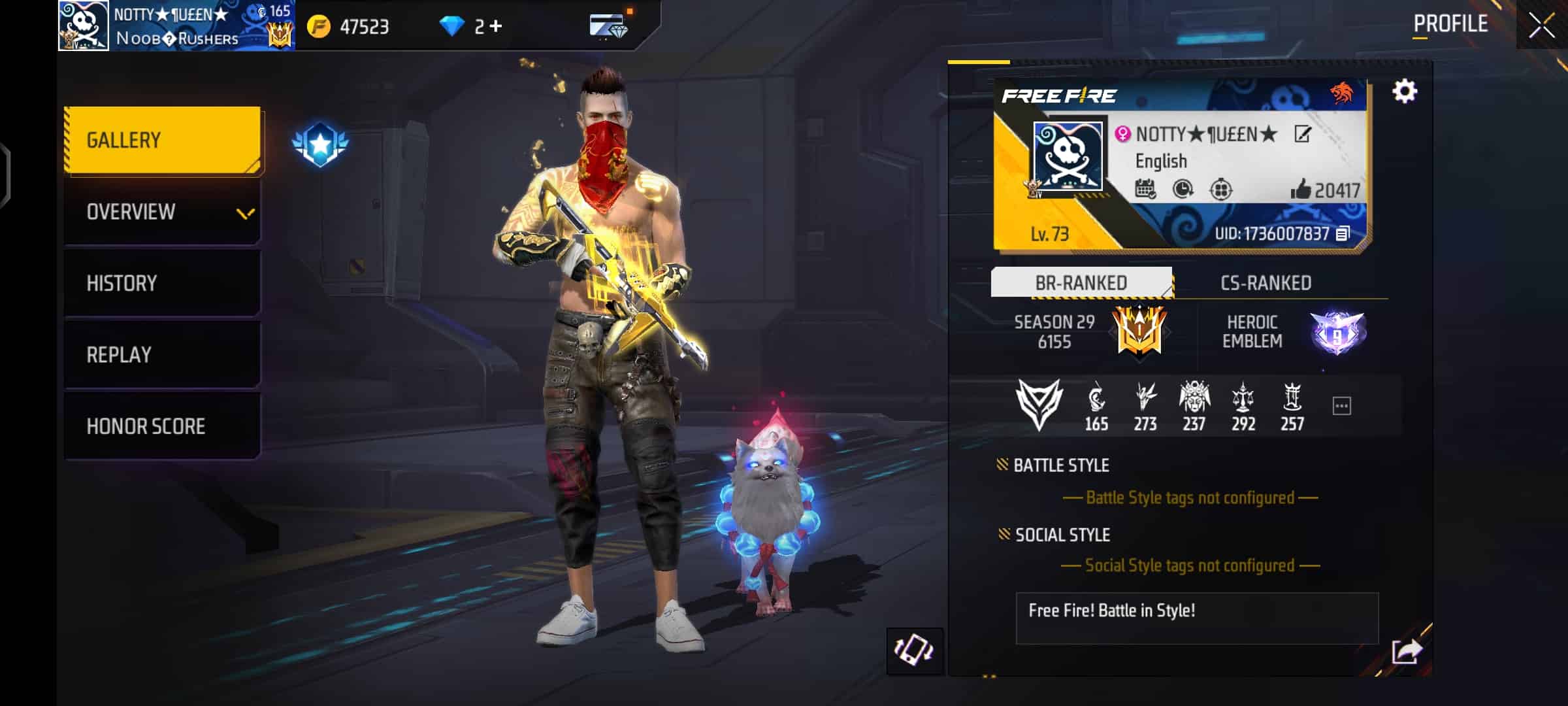The width and height of the screenshot is (1568, 706).
Task: Share the profile card
Action: click(1407, 651)
